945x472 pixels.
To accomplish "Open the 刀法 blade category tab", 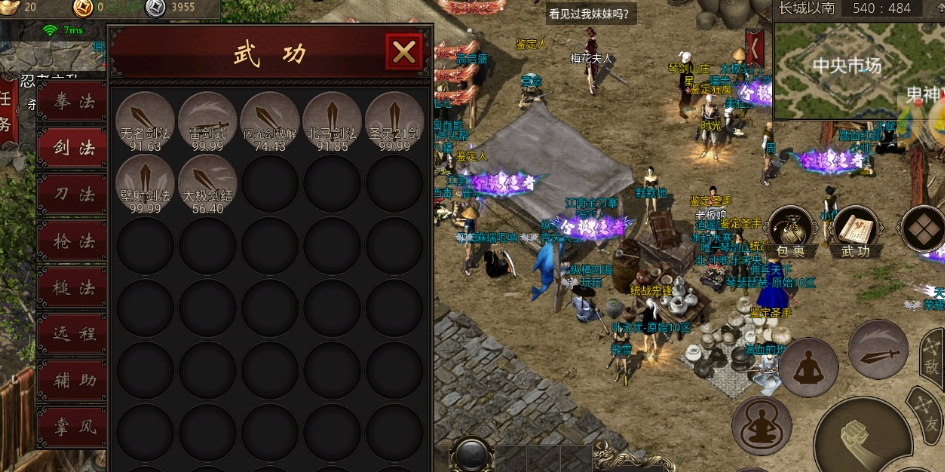I will (x=73, y=195).
